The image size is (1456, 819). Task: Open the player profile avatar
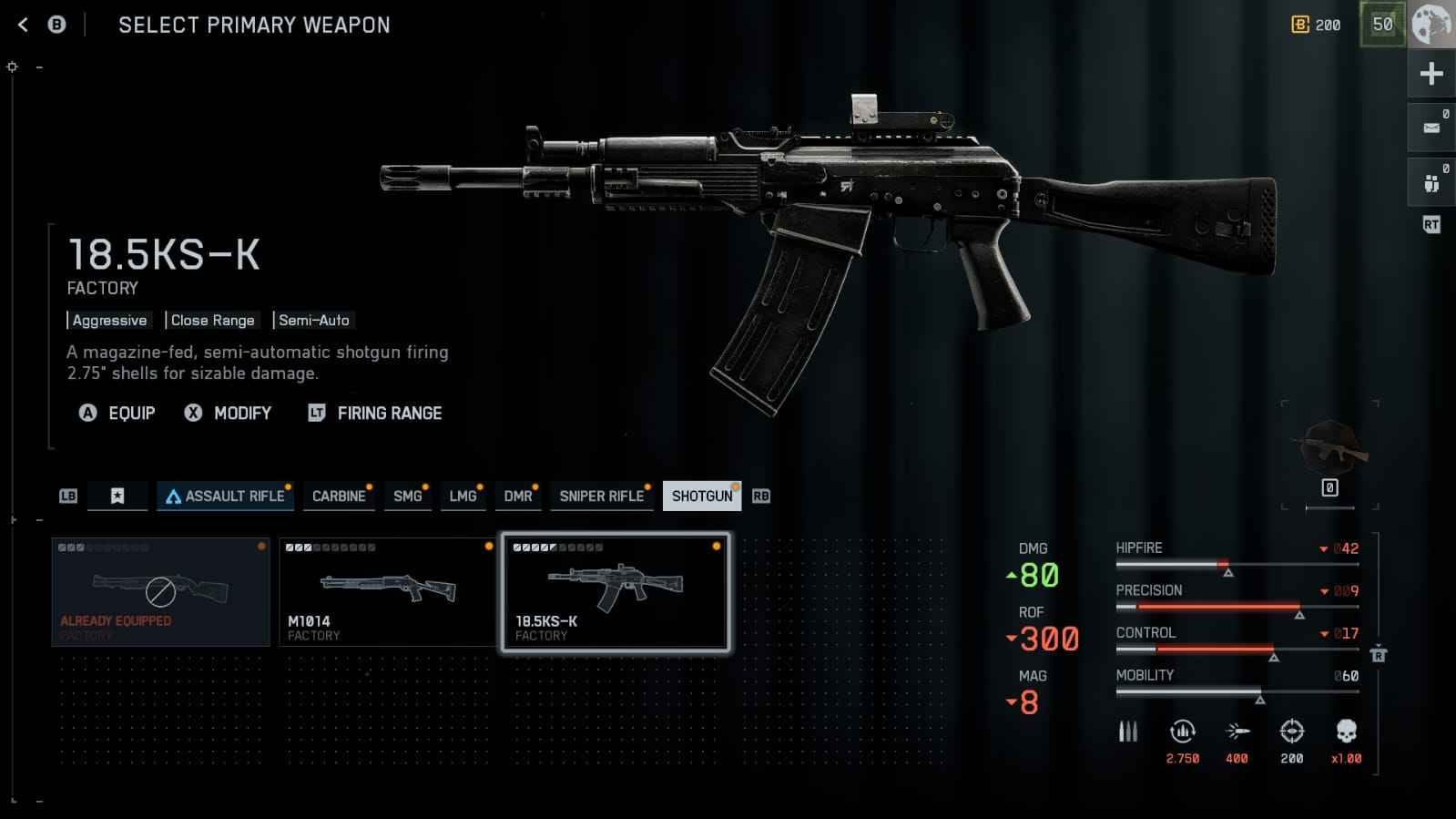(1431, 25)
